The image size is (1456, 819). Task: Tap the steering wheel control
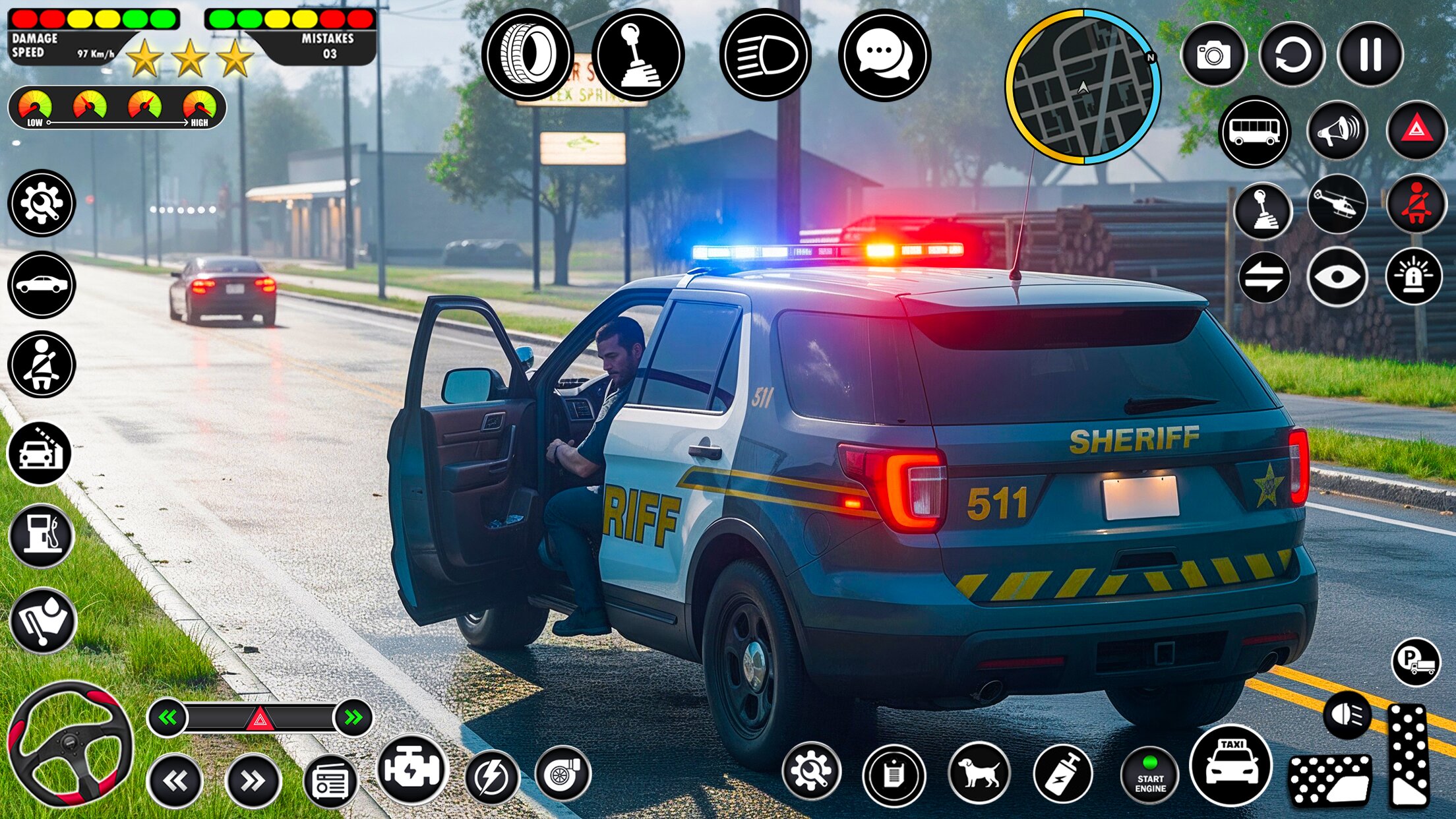pyautogui.click(x=69, y=745)
